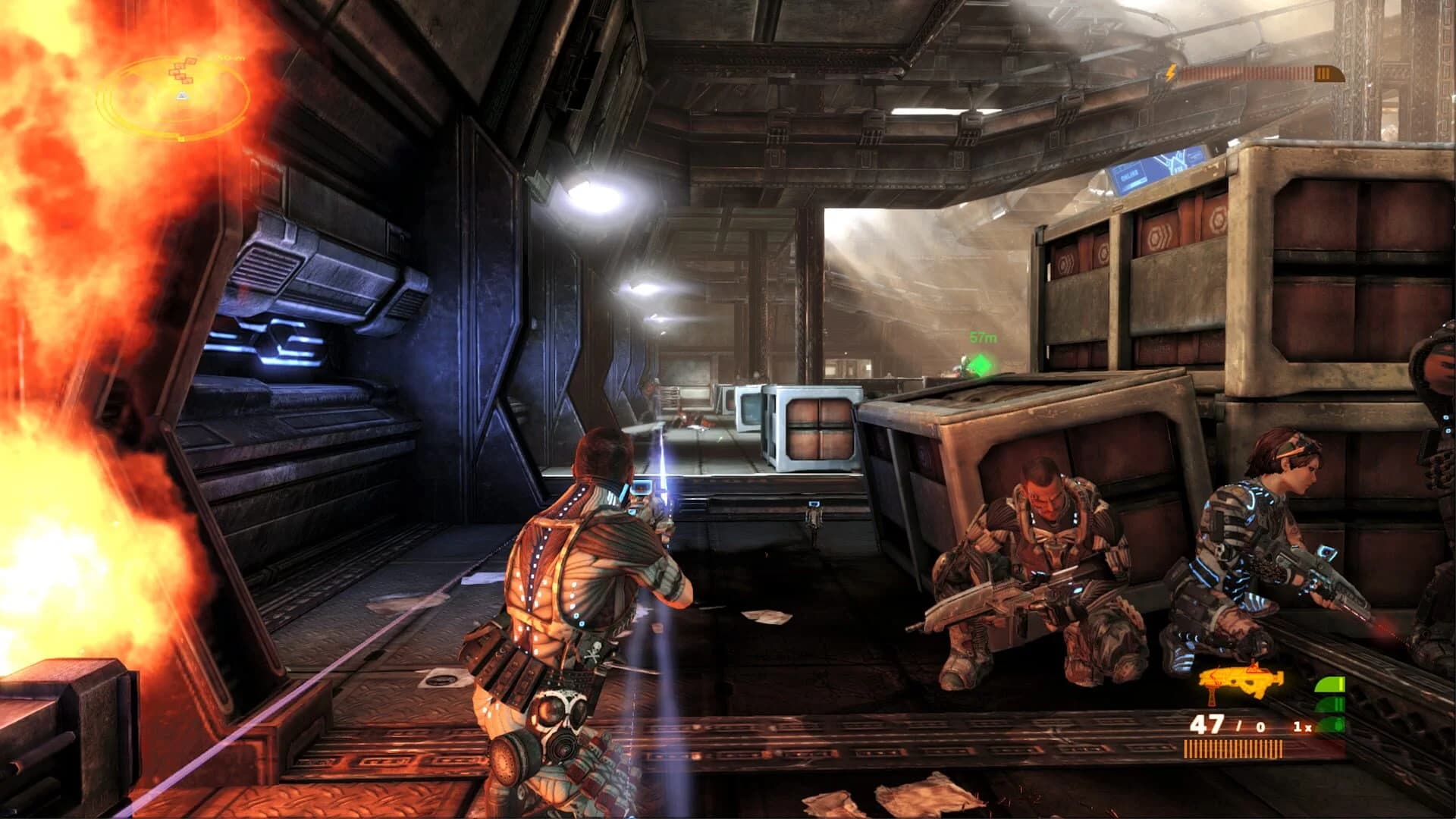
Task: Click the orange energy bar near its full end
Action: coord(1304,74)
